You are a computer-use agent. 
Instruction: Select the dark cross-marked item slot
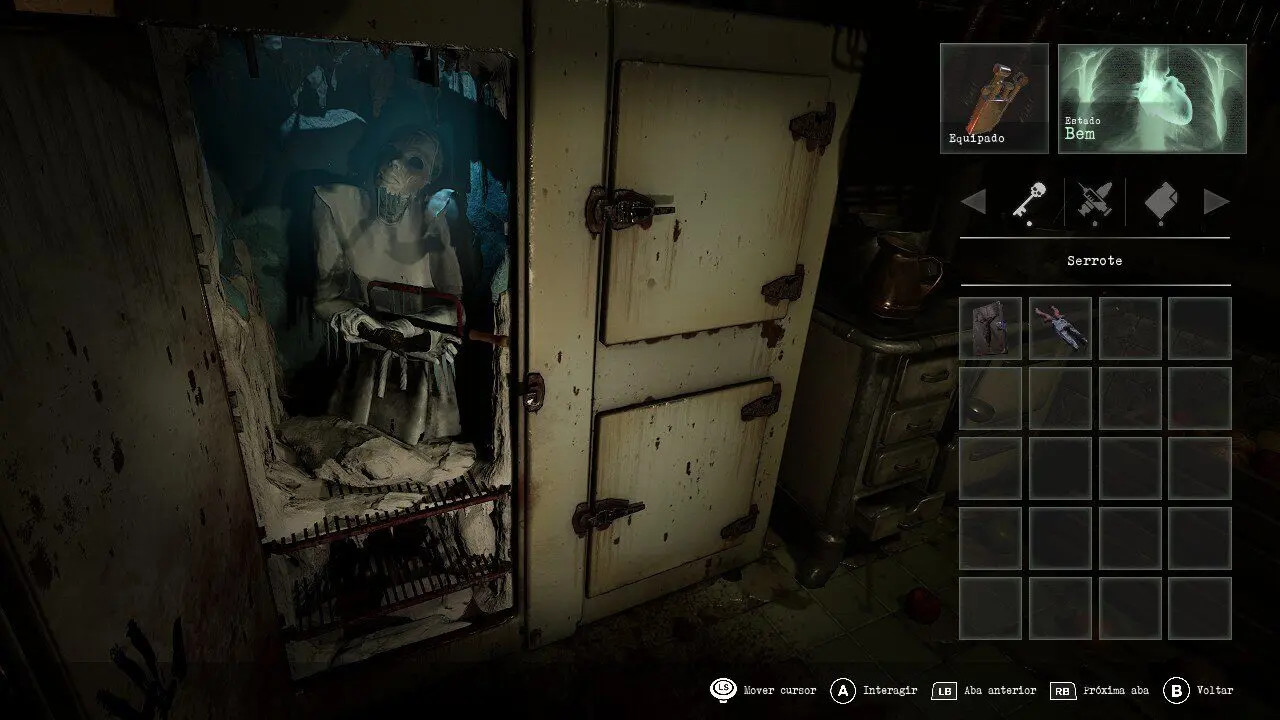(x=990, y=328)
